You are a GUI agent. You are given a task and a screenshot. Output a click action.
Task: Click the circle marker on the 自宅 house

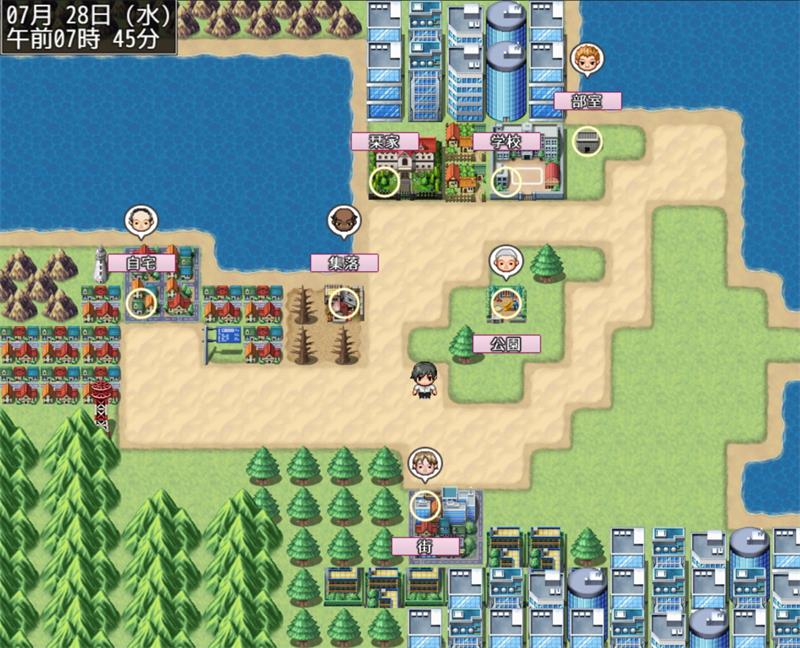coord(142,302)
